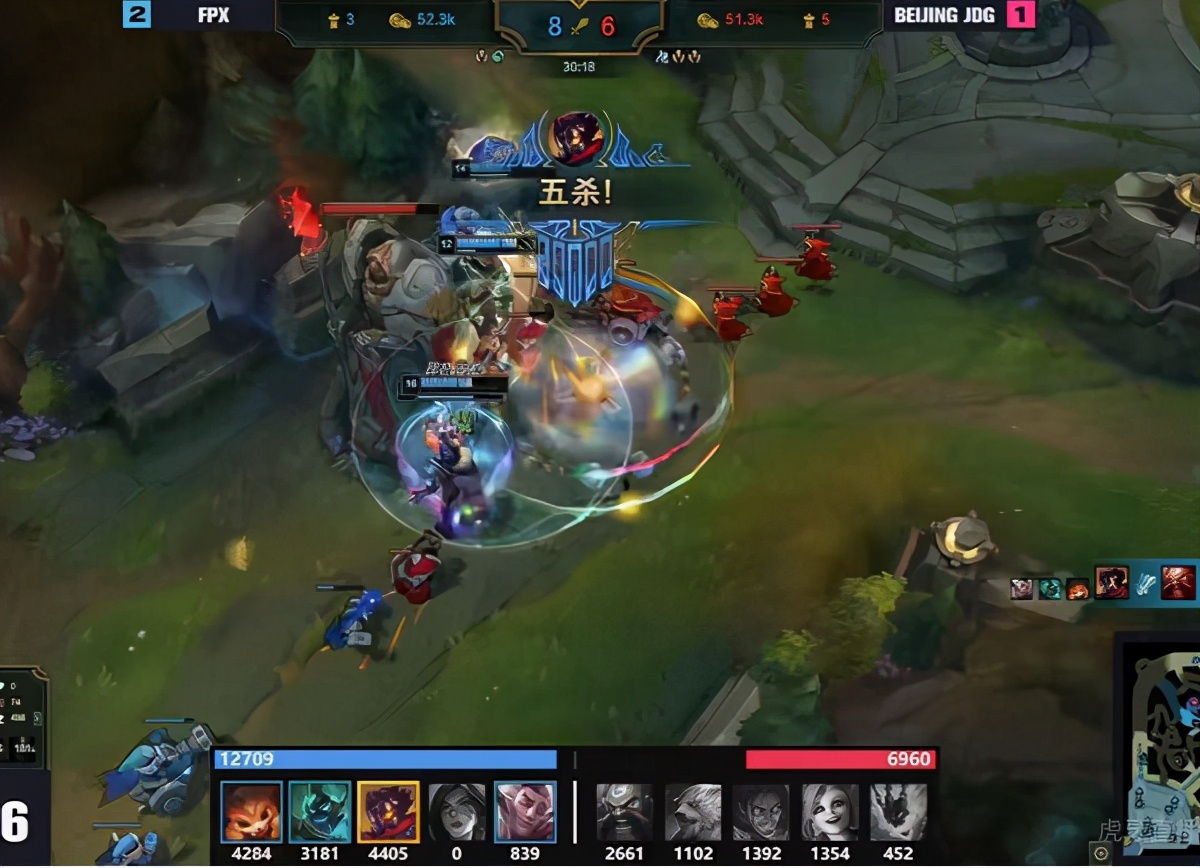Click the Gnar assist icon in the kill feed
This screenshot has width=1200, height=868.
point(1077,589)
